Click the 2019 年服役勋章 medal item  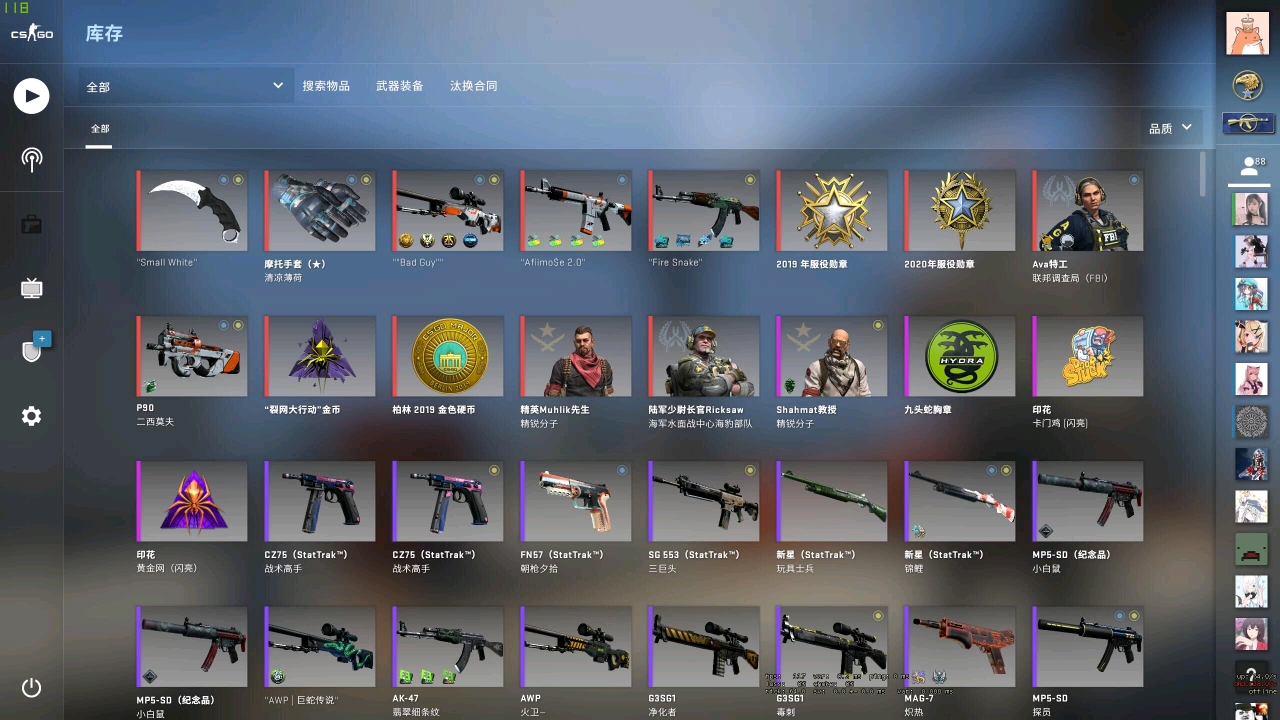[x=831, y=209]
